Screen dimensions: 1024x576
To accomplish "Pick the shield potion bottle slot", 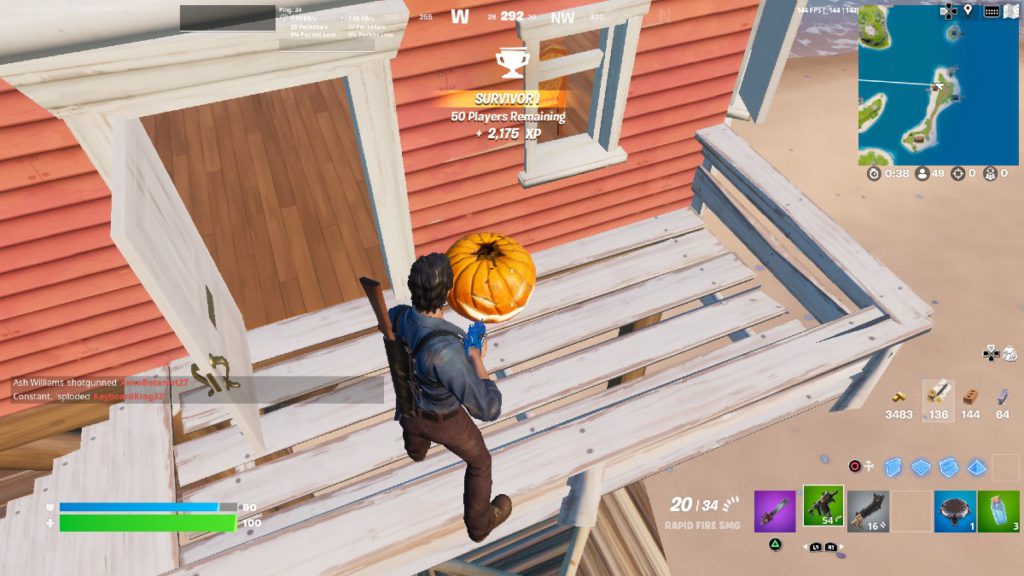I will point(998,510).
